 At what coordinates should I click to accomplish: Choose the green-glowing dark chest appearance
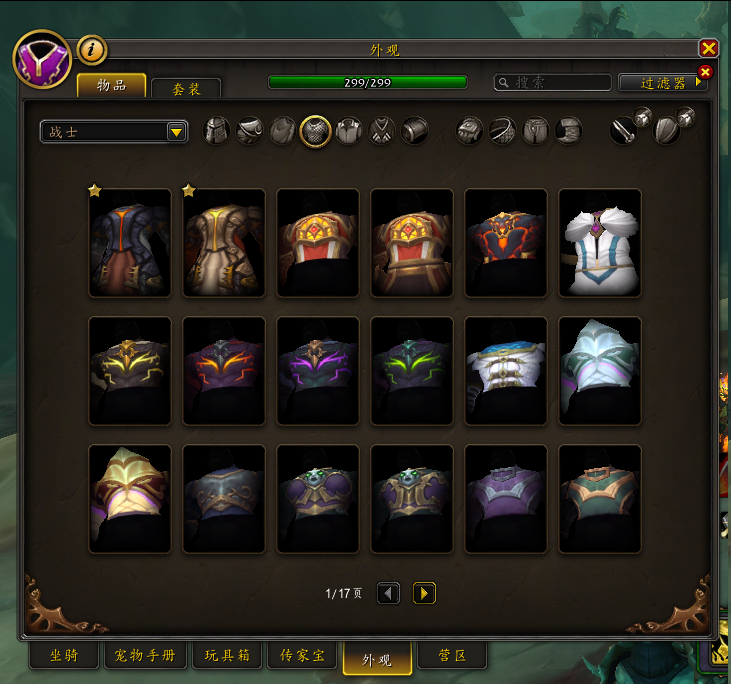(x=411, y=371)
